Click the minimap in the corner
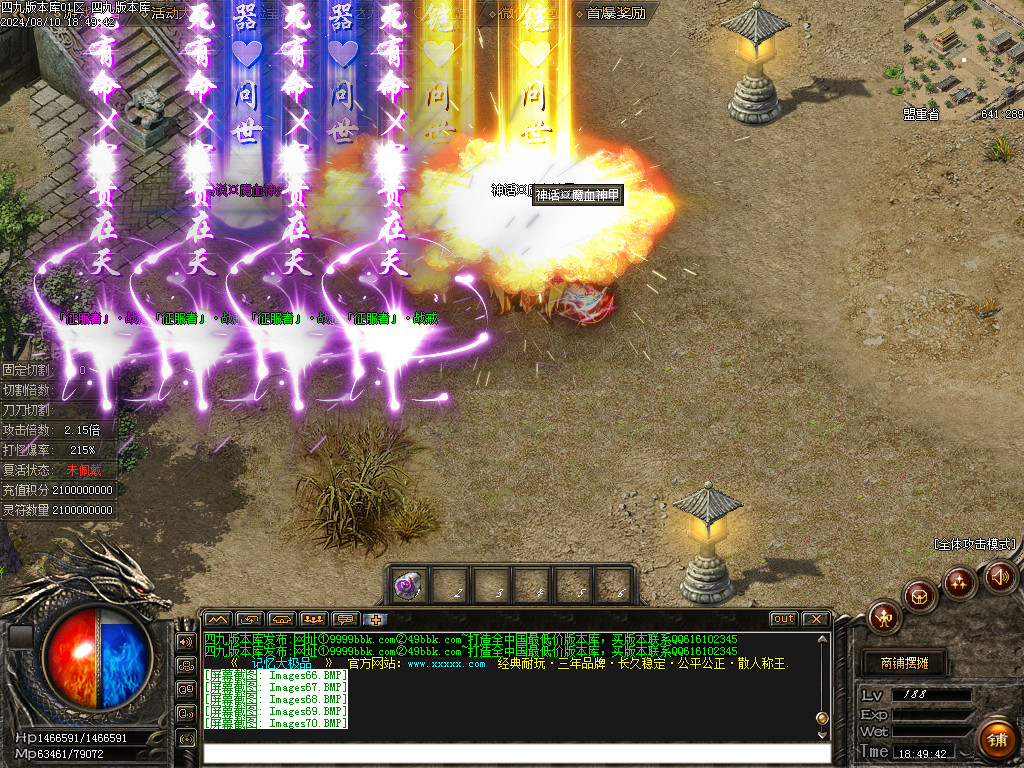Screen dimensions: 1024x768 (962, 55)
